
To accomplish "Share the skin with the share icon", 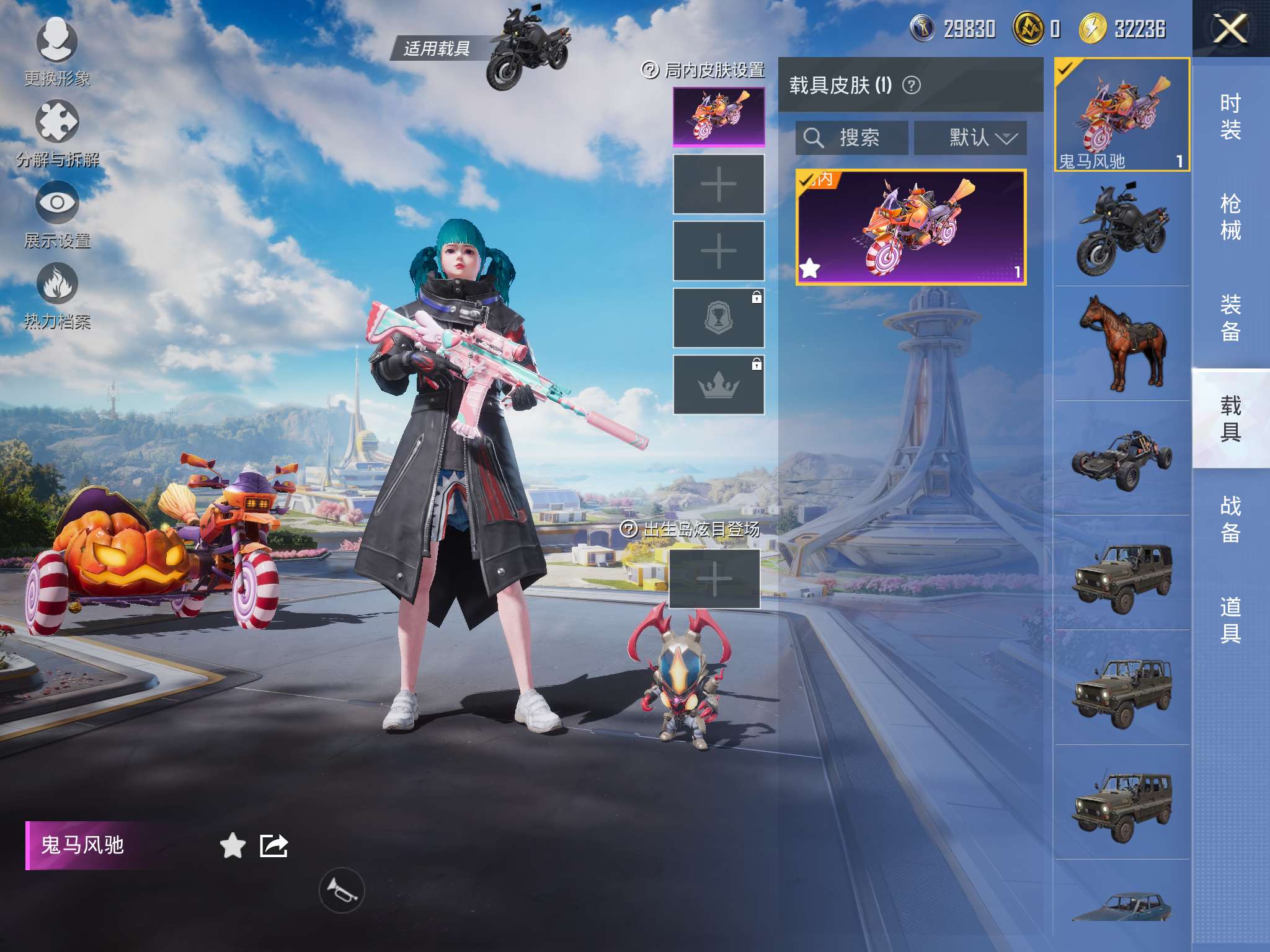I will coord(273,846).
